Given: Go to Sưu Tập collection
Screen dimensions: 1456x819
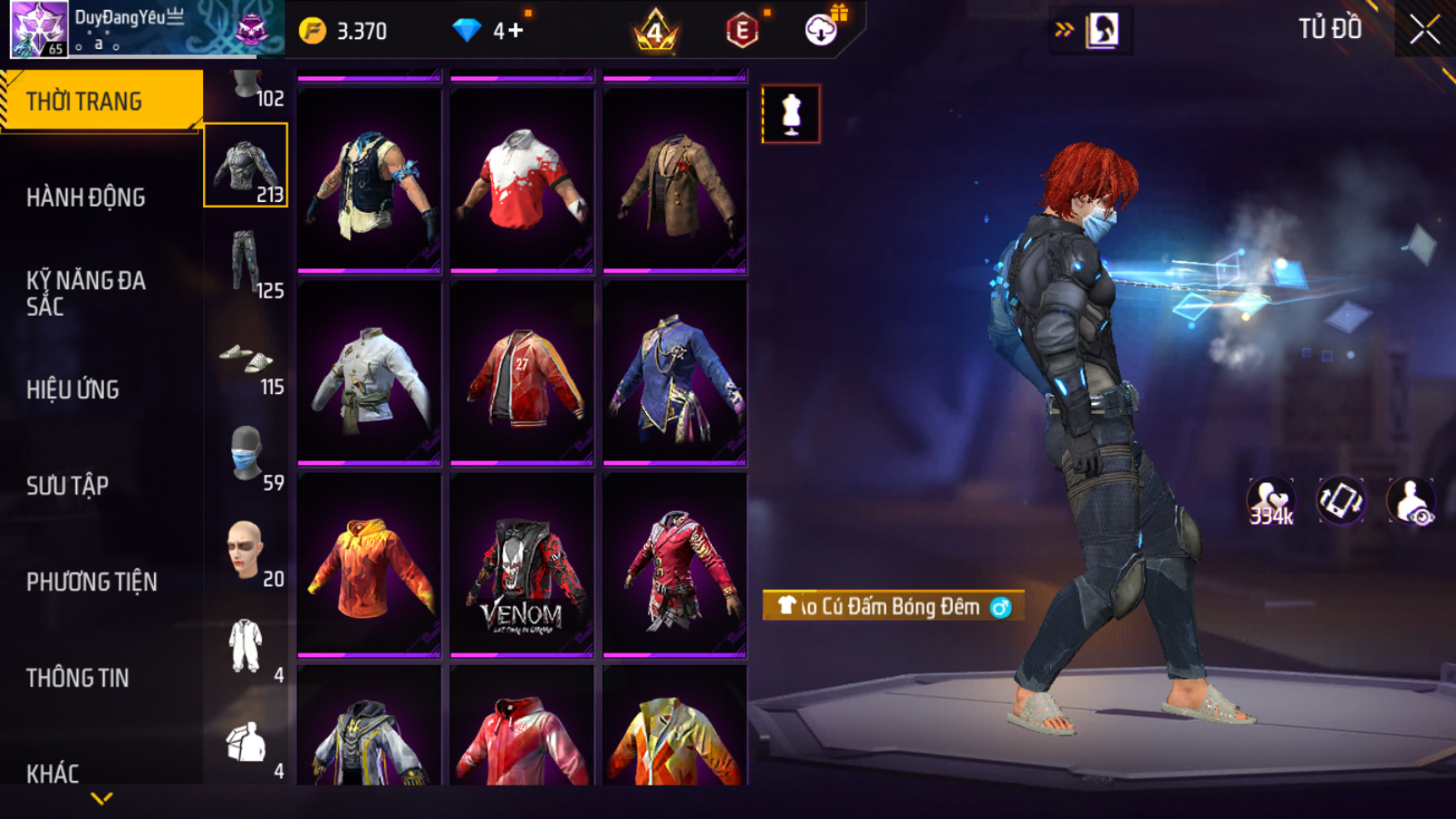Looking at the screenshot, I should 67,486.
